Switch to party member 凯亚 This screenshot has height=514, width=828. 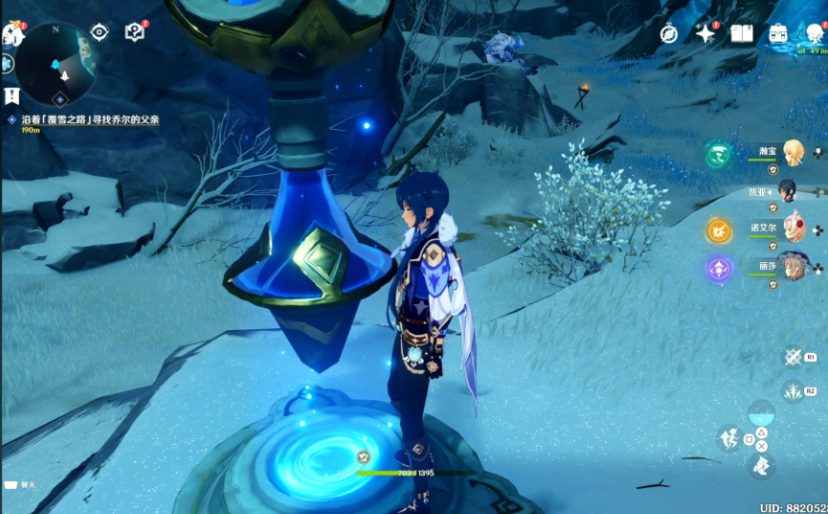788,190
